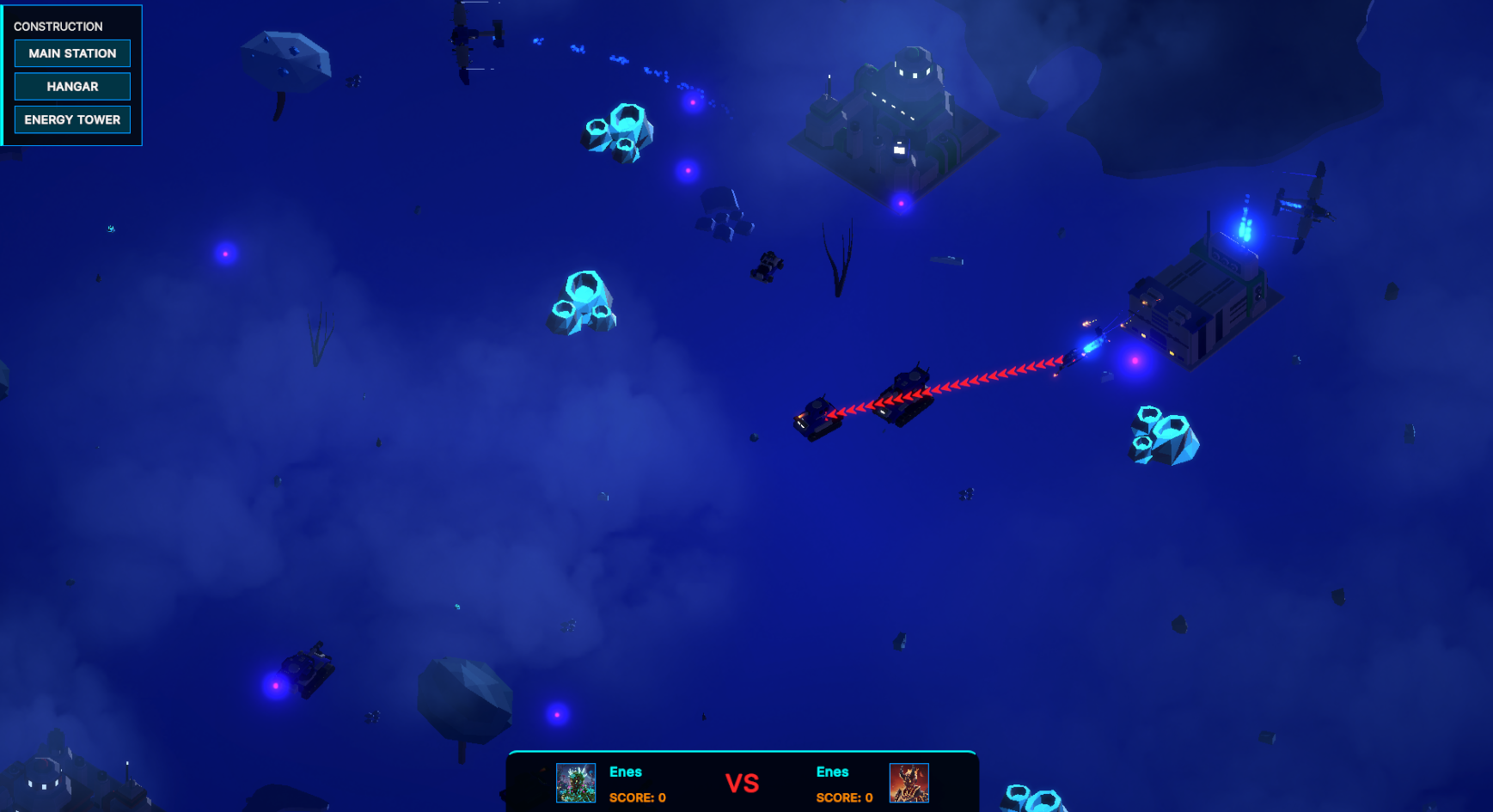Click the CONSTRUCTION panel title
The height and width of the screenshot is (812, 1493).
pyautogui.click(x=58, y=26)
